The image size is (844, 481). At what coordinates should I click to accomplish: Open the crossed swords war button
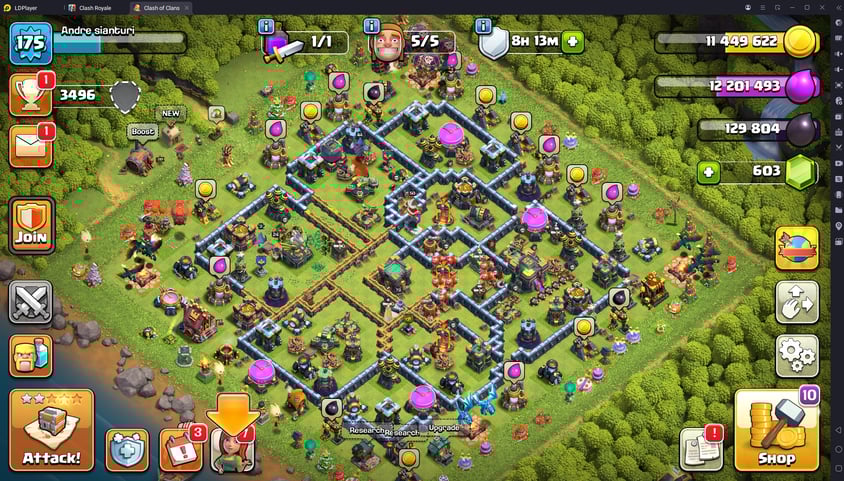31,301
